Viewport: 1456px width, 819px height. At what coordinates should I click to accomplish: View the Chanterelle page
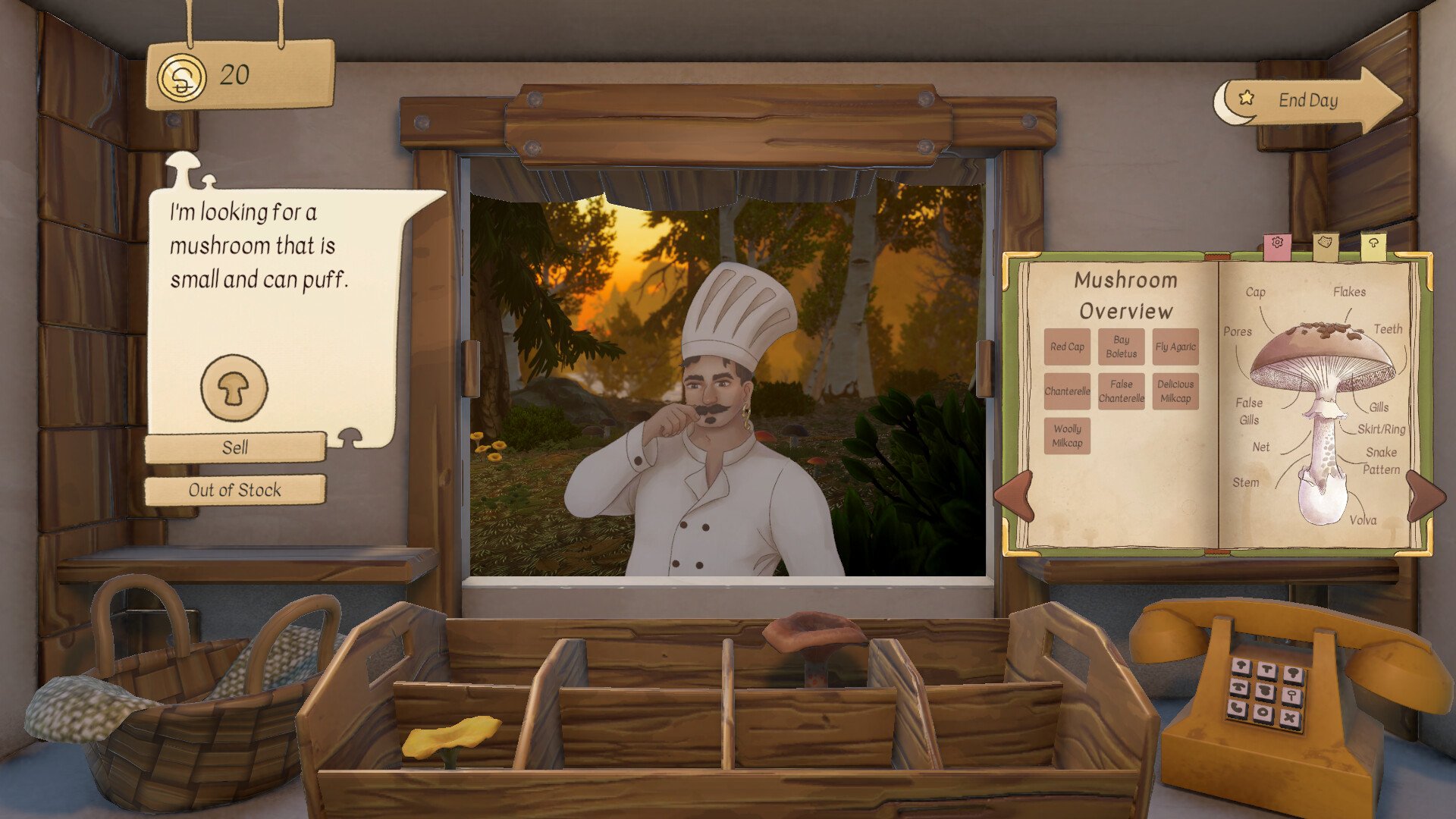1067,391
